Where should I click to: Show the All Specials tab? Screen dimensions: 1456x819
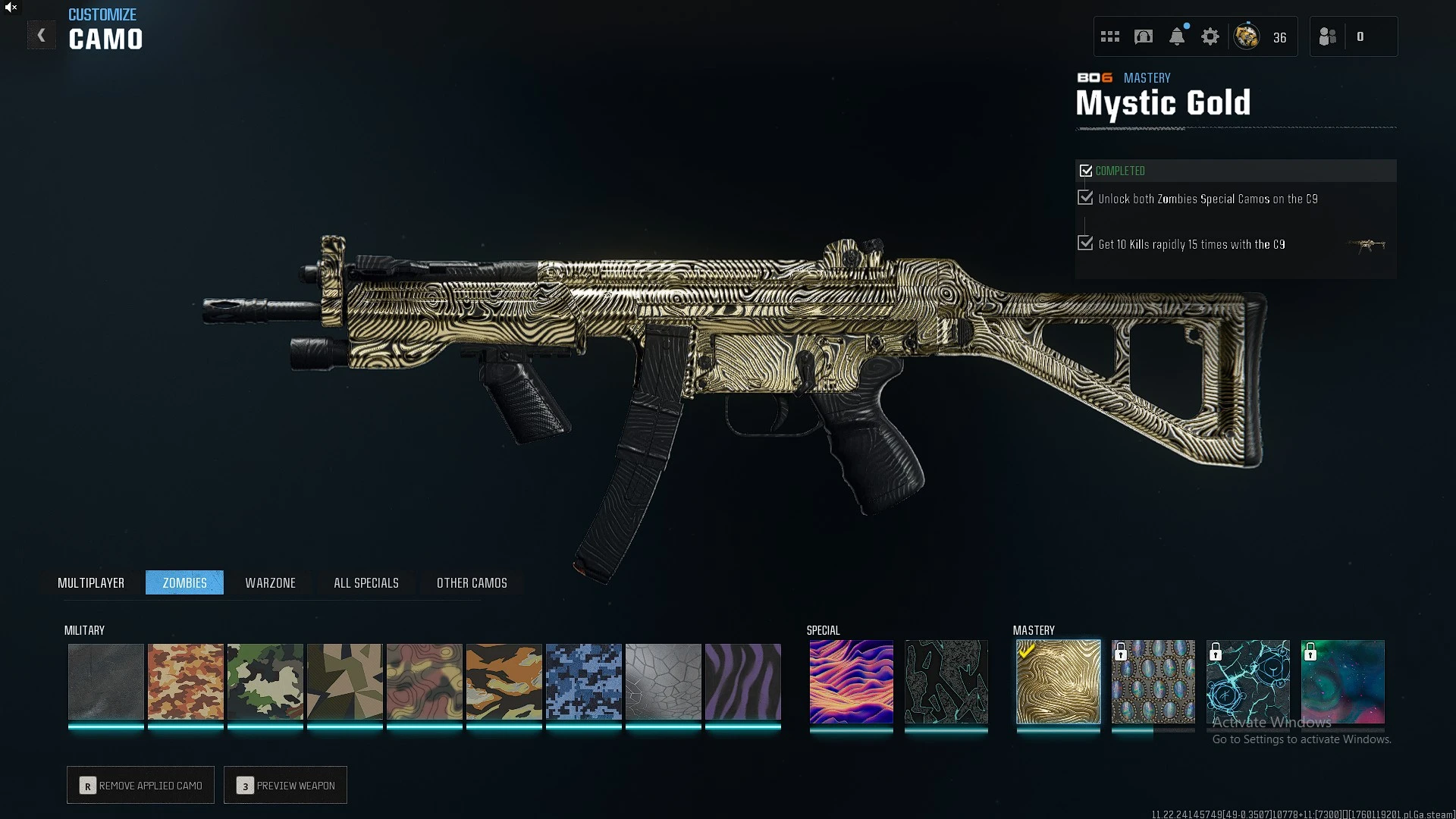pos(366,582)
